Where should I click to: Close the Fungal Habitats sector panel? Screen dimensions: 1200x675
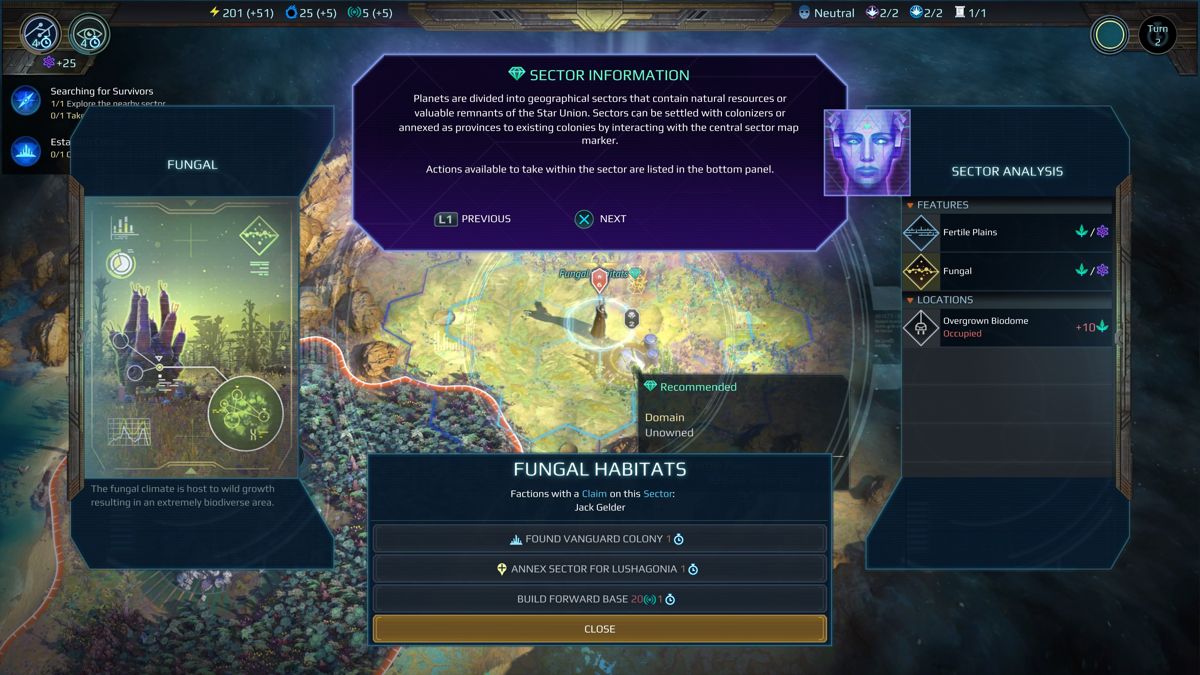coord(599,629)
